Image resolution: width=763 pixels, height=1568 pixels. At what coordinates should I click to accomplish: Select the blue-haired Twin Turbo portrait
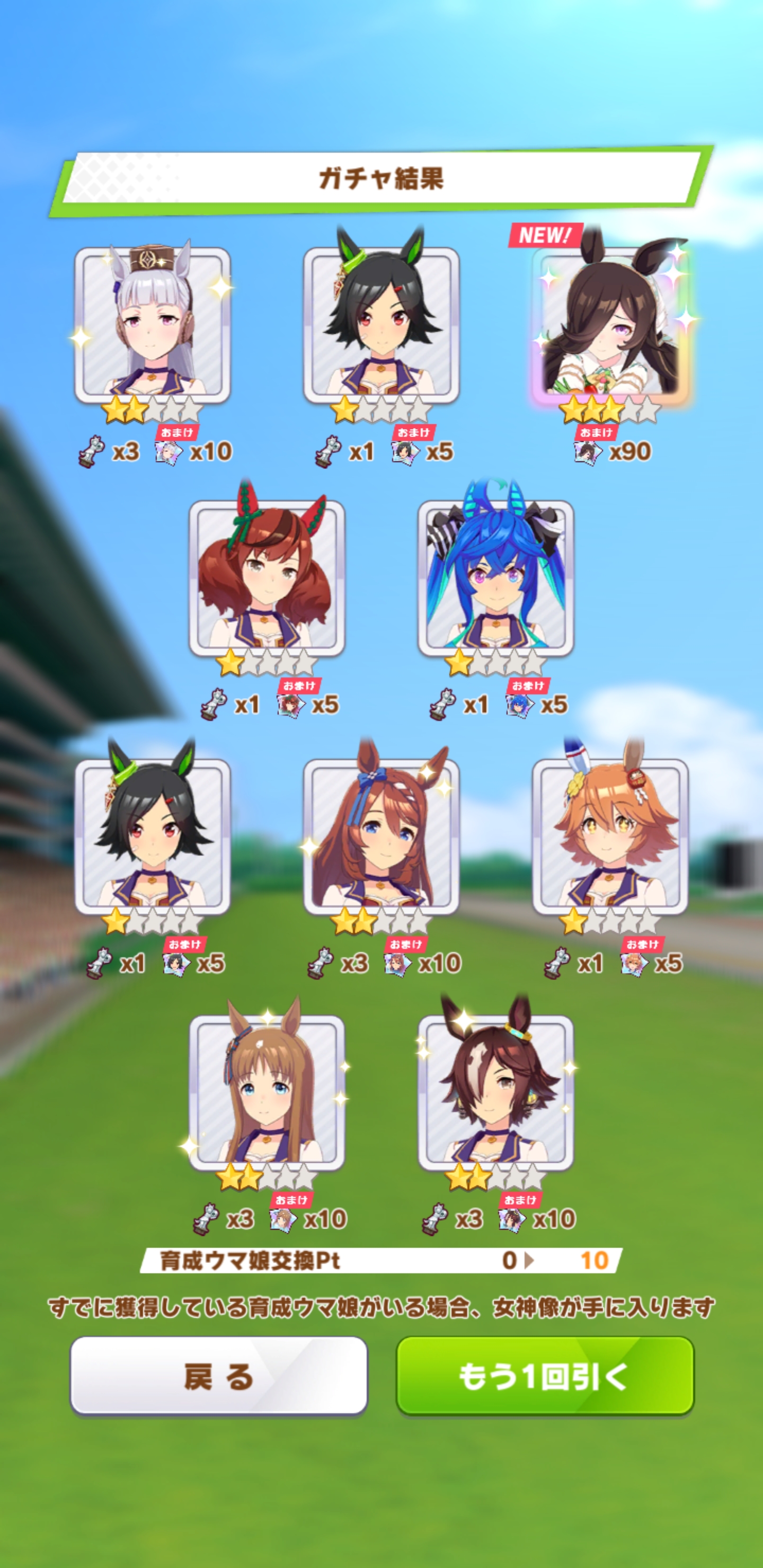tap(495, 578)
